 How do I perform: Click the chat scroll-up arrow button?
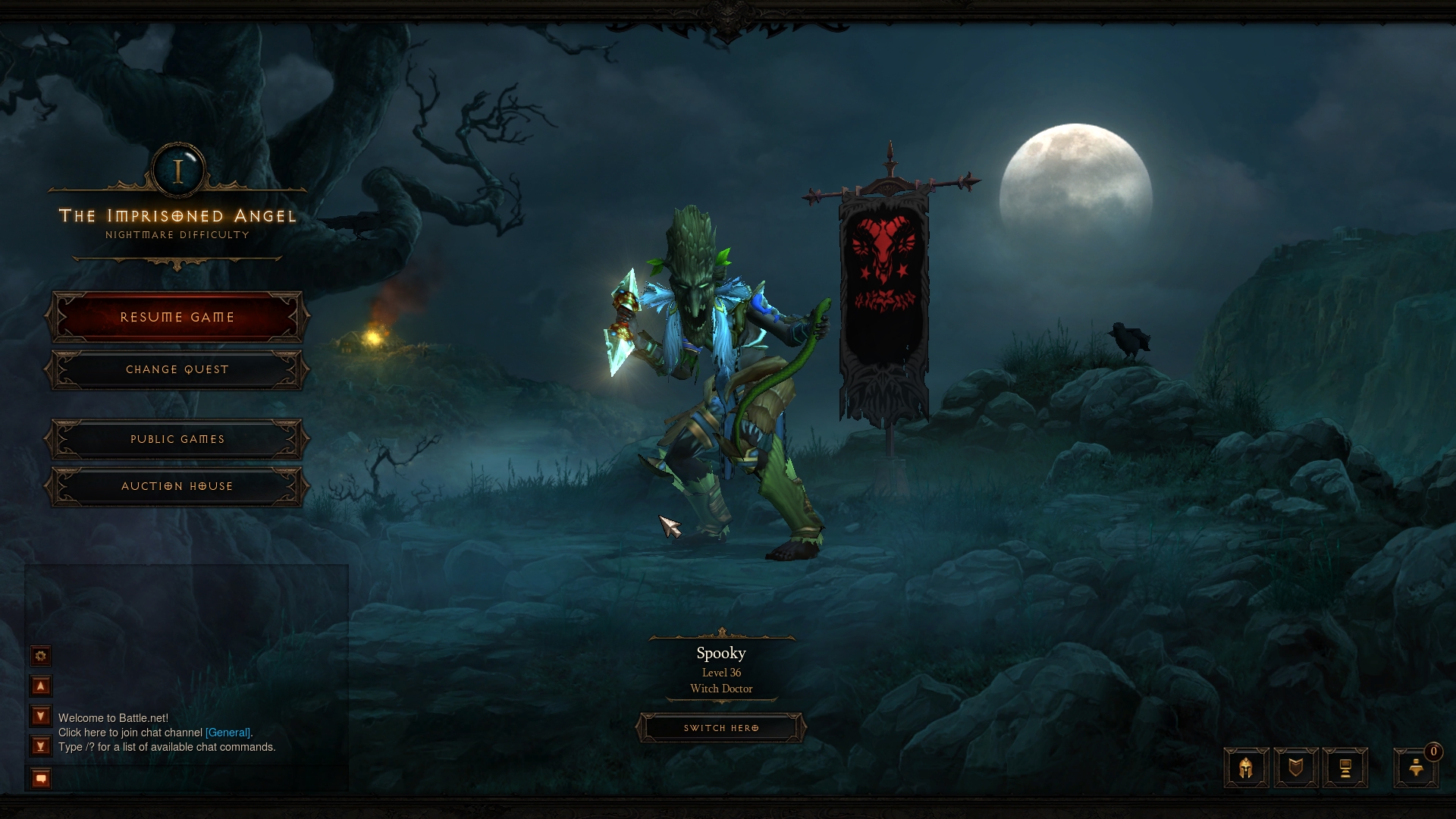click(41, 686)
